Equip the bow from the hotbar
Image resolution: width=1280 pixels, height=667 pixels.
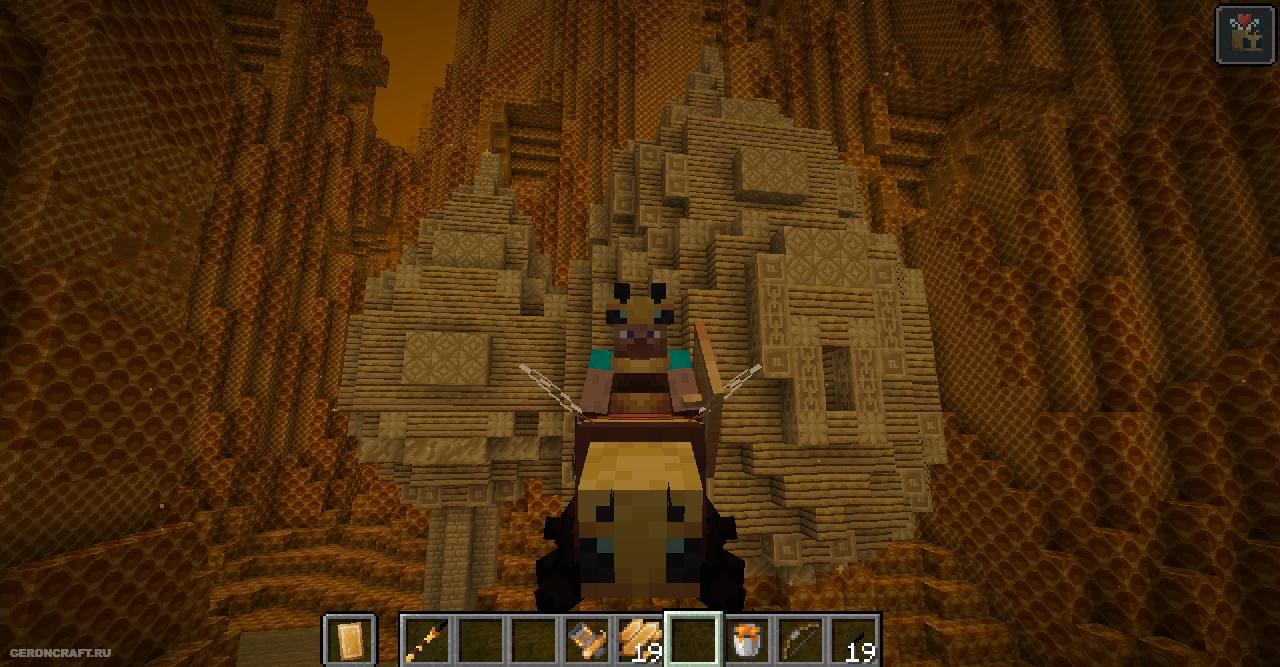tap(800, 640)
